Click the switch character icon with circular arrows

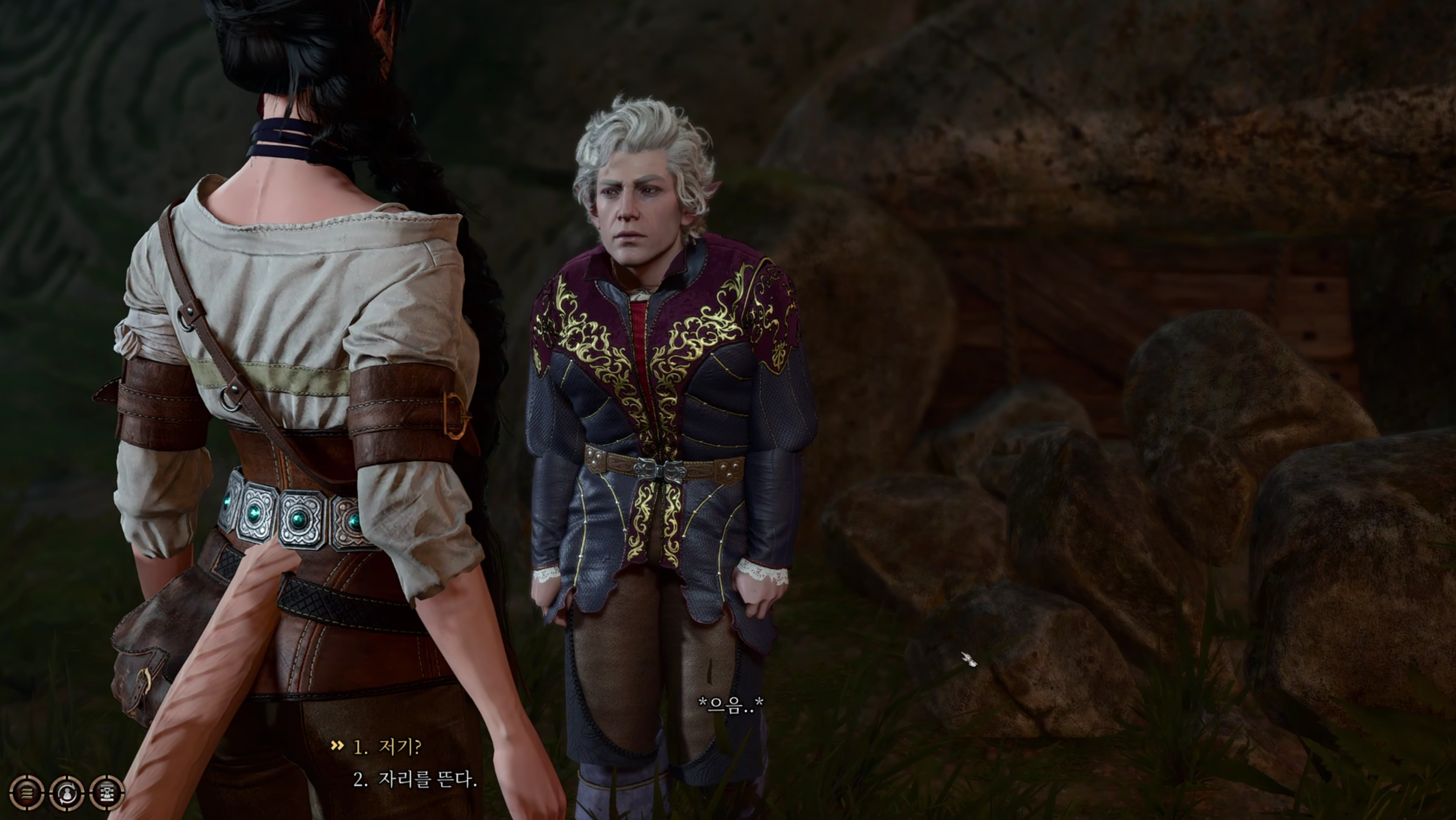point(67,793)
